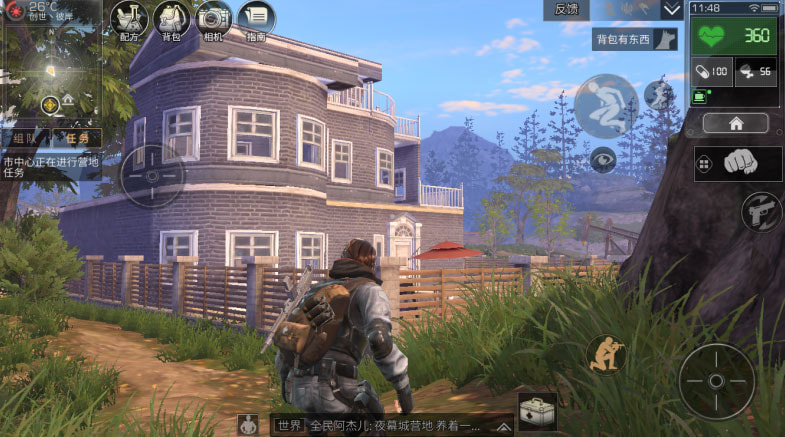
Task: Tap the kneeling shooter aim icon
Action: pos(606,354)
